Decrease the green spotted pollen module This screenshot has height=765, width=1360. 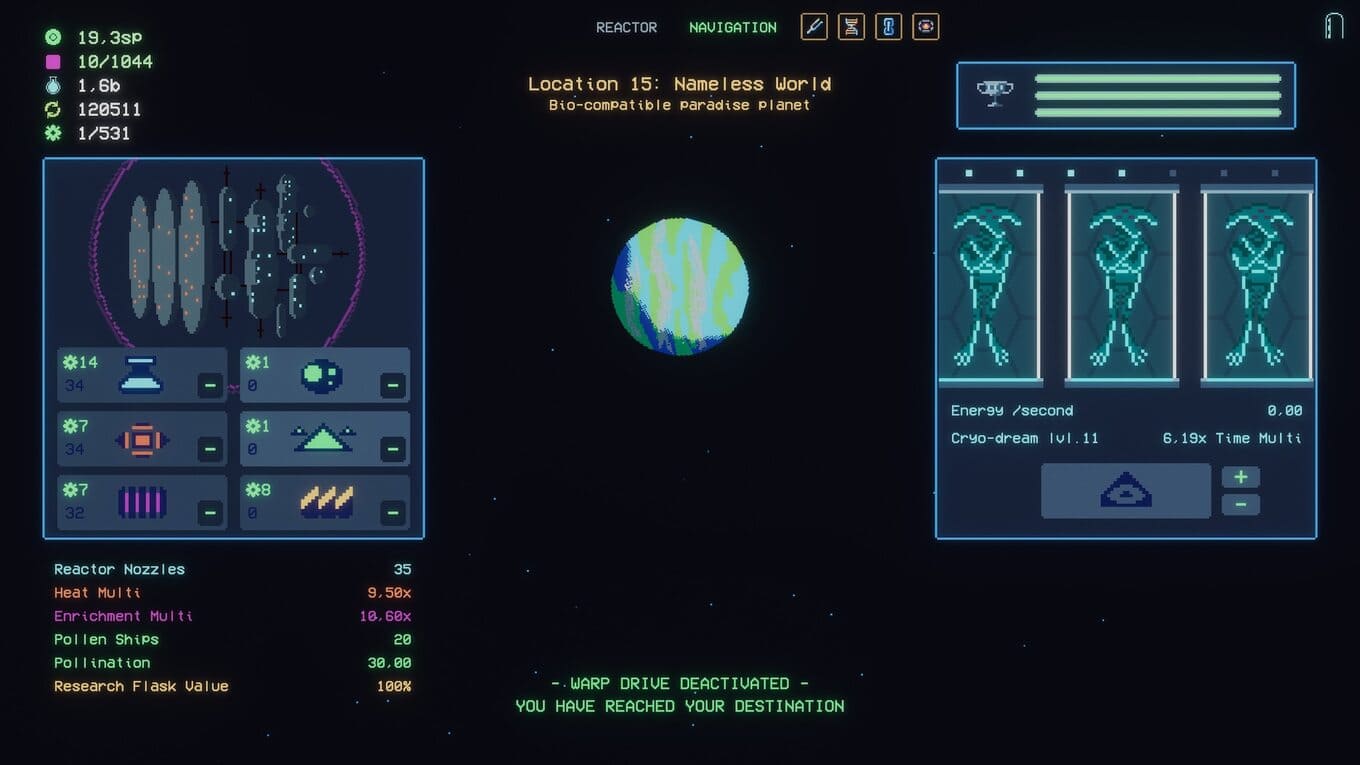(x=393, y=385)
